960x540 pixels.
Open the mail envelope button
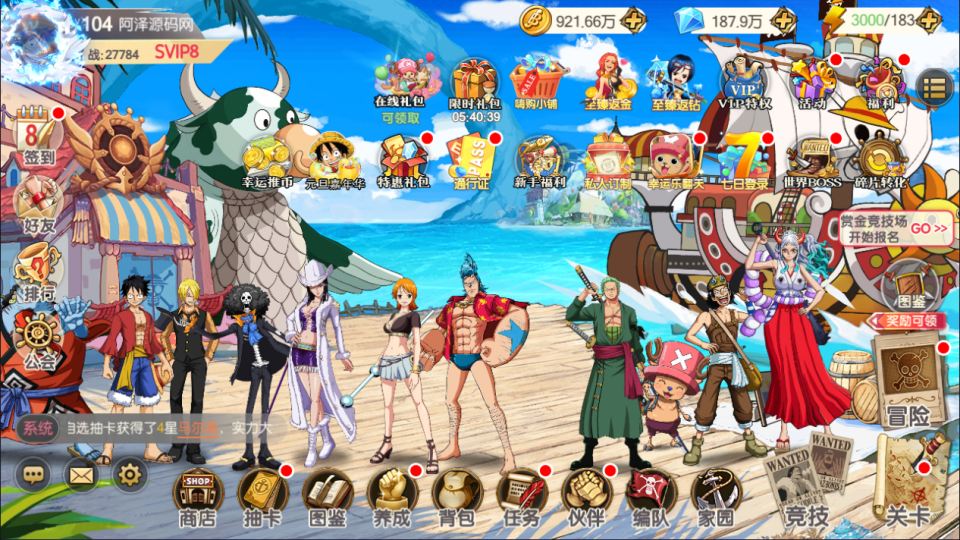click(82, 473)
